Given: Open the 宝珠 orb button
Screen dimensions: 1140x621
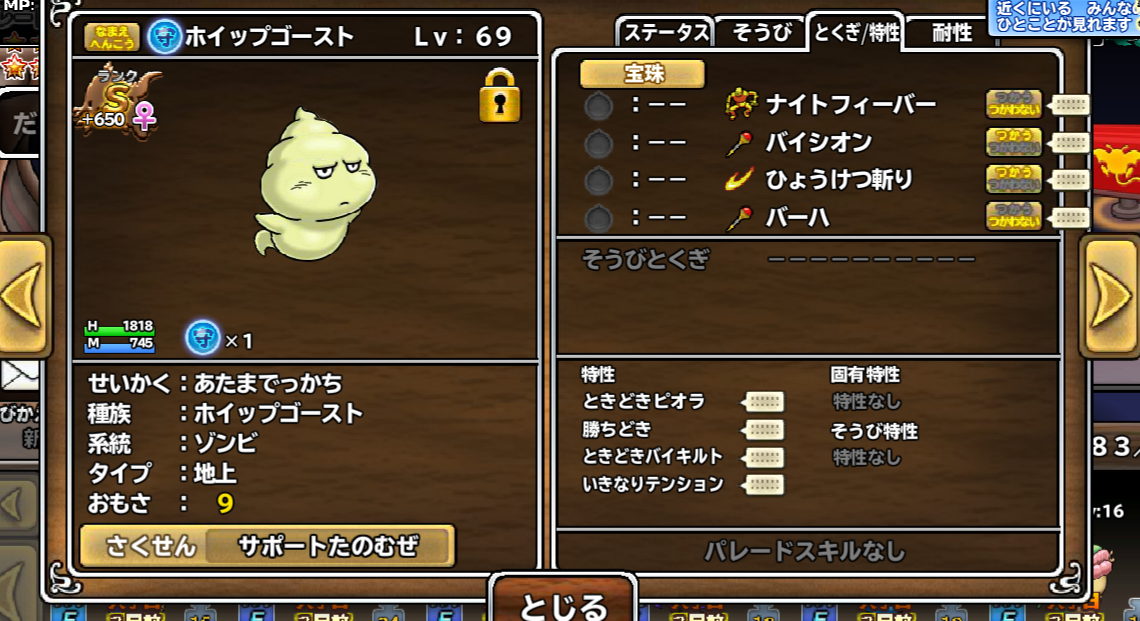Looking at the screenshot, I should [643, 74].
